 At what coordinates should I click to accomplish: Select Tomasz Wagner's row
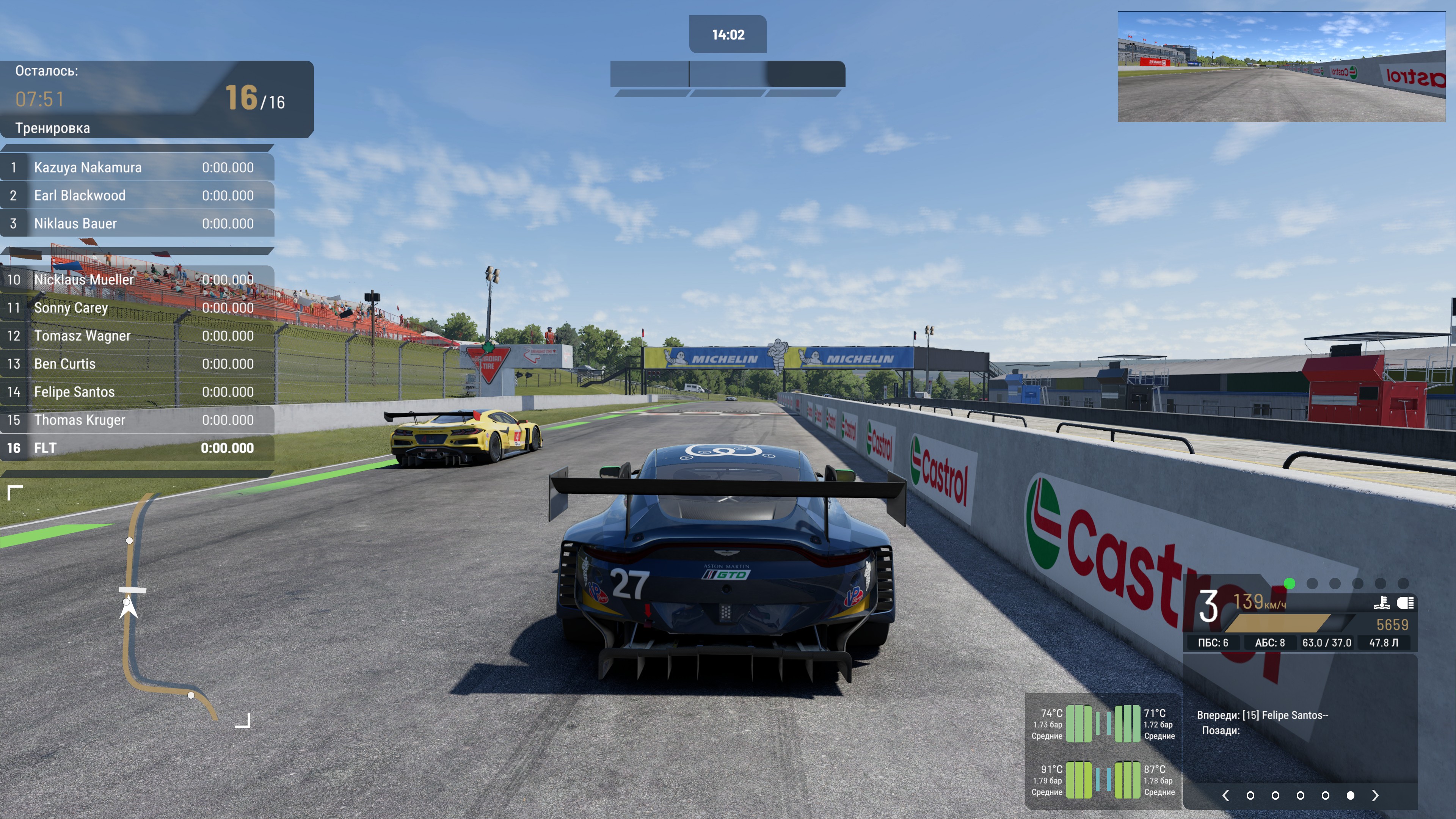point(137,336)
